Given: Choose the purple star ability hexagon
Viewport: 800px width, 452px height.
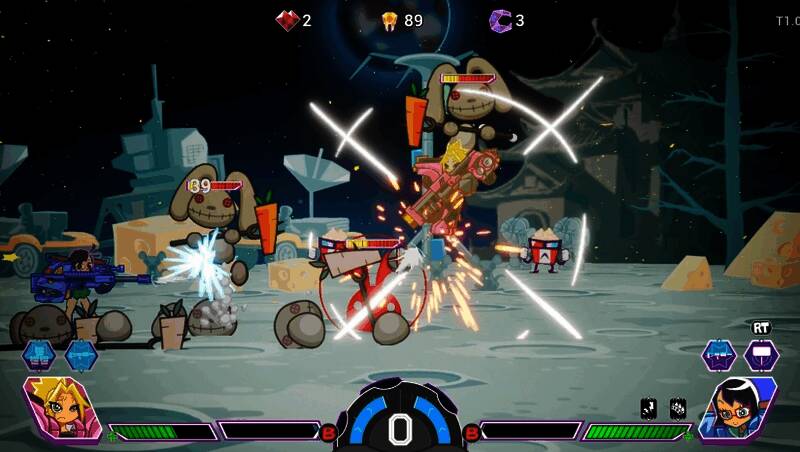Looking at the screenshot, I should point(718,354).
